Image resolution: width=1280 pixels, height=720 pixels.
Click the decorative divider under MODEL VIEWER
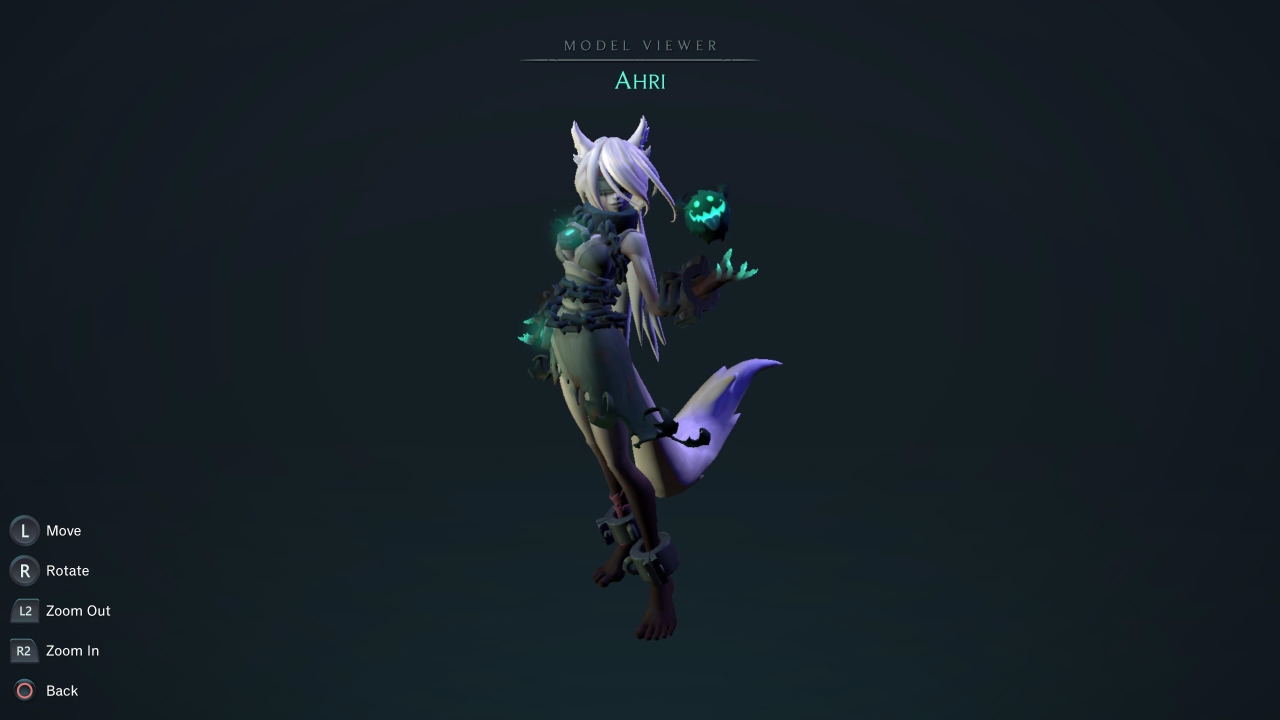(x=640, y=62)
